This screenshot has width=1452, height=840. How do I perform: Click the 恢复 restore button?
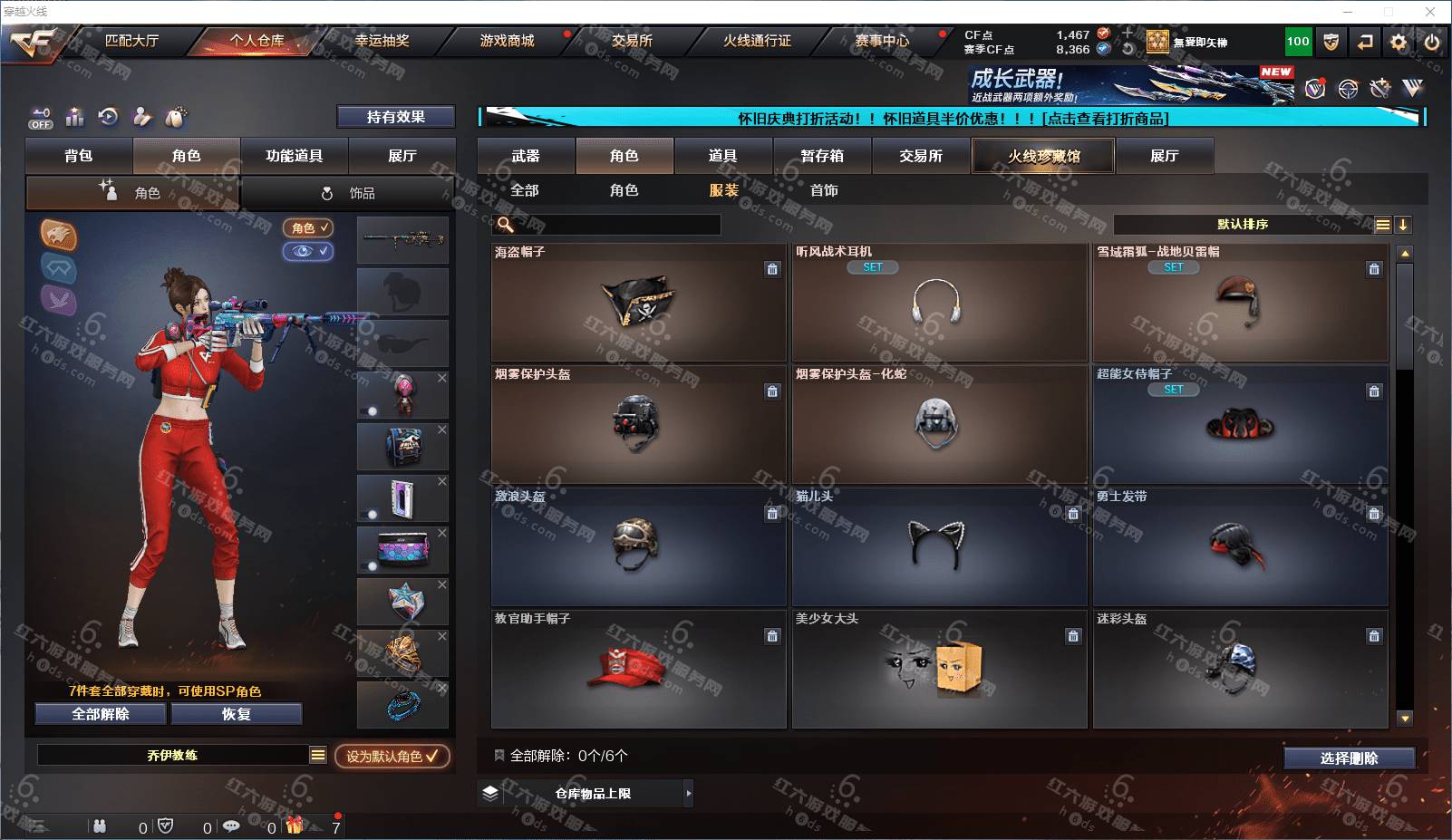coord(237,714)
